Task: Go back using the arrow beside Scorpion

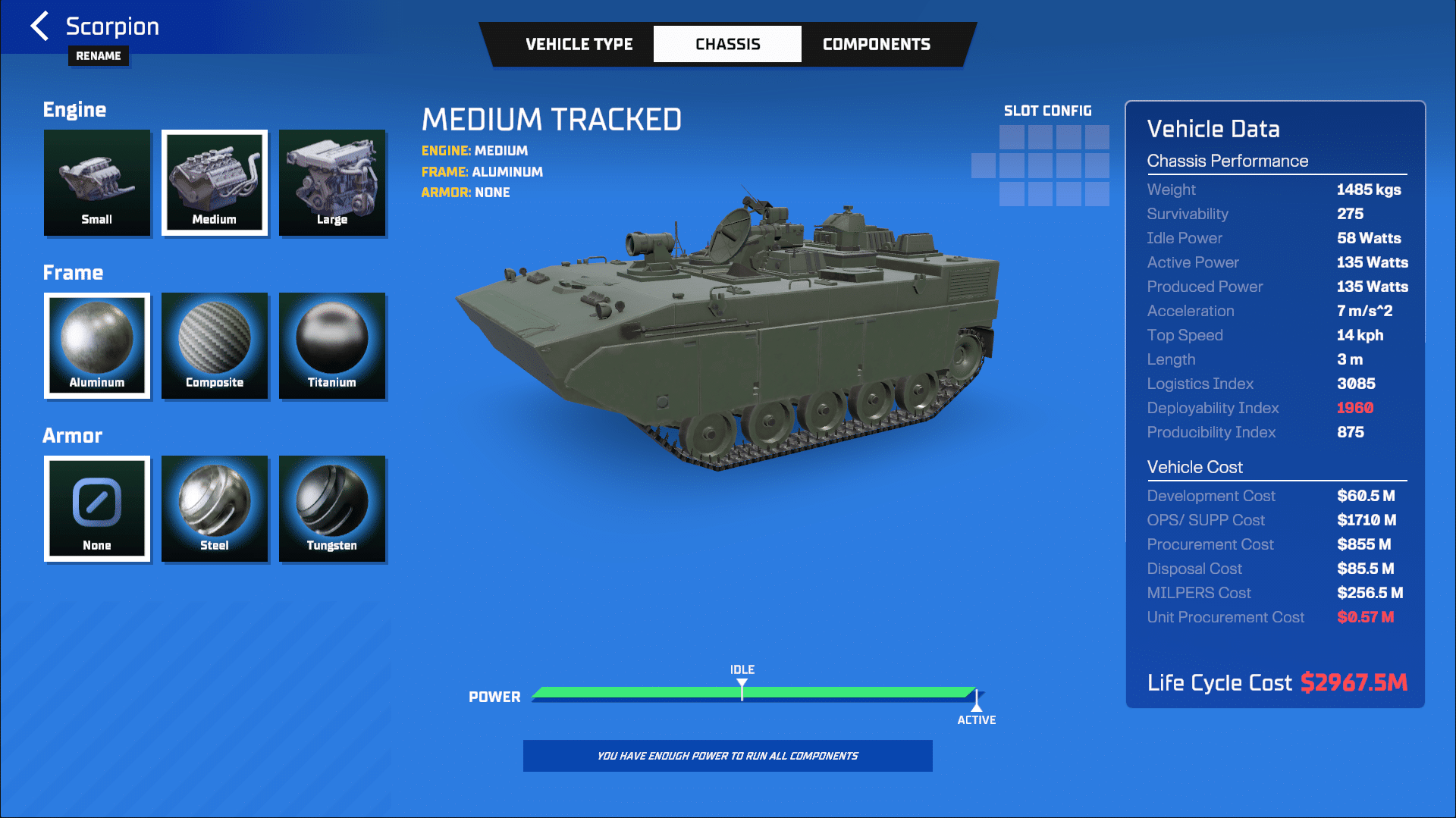Action: tap(39, 26)
